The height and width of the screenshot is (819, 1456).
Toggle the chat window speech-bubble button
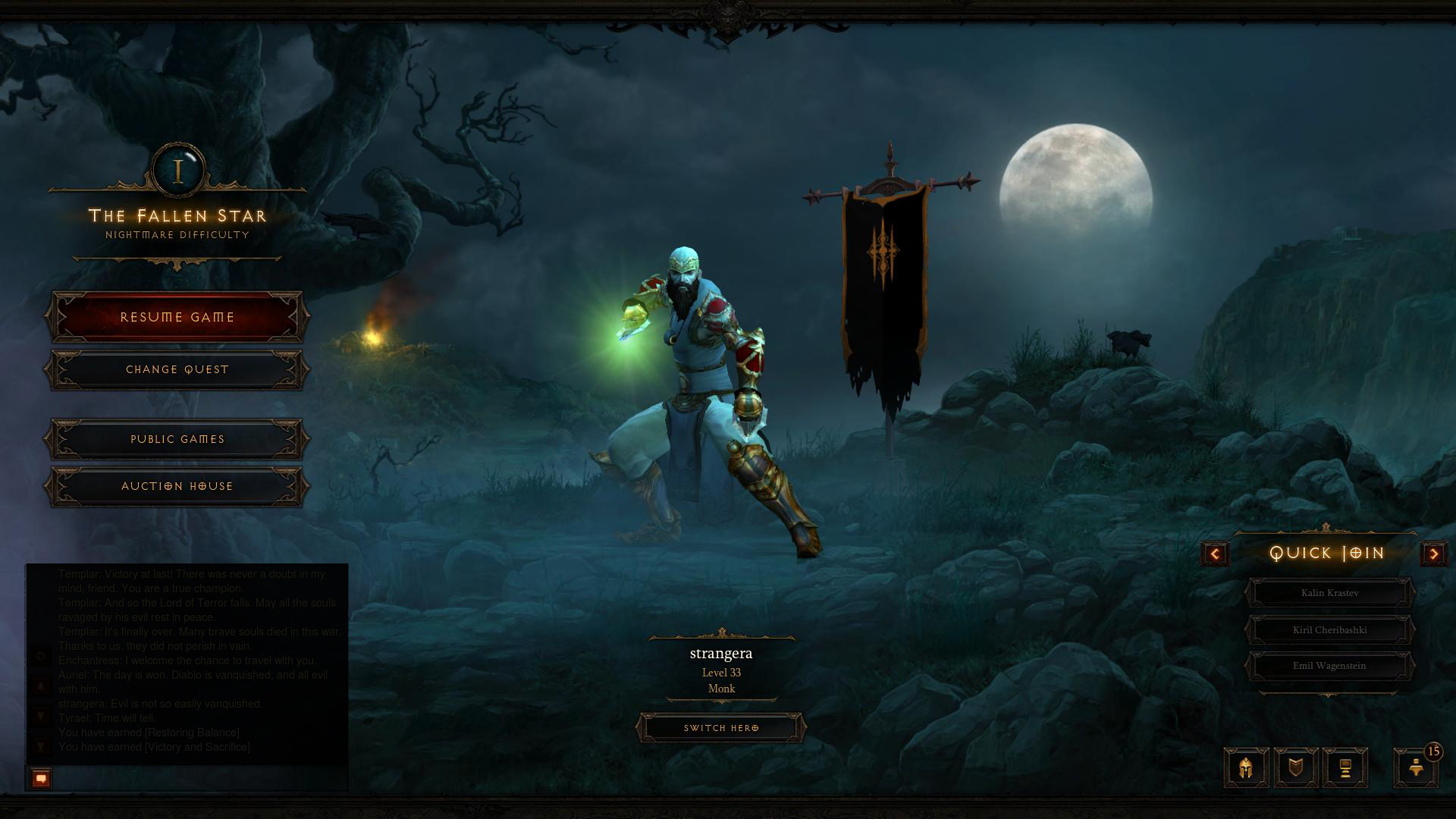[x=42, y=778]
